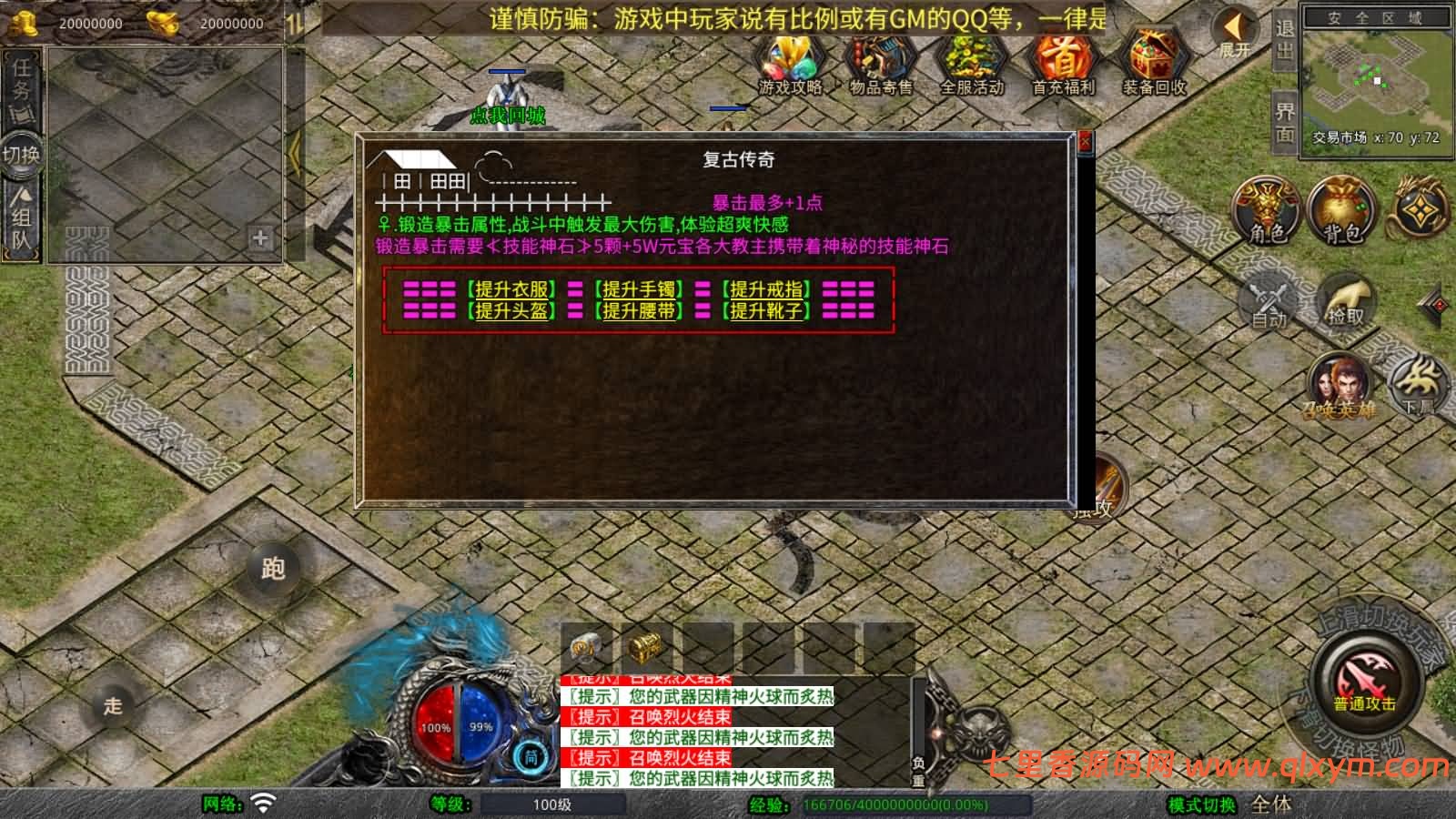This screenshot has height=819, width=1456.
Task: Toggle 自动 auto-battle mode
Action: coord(1267,300)
